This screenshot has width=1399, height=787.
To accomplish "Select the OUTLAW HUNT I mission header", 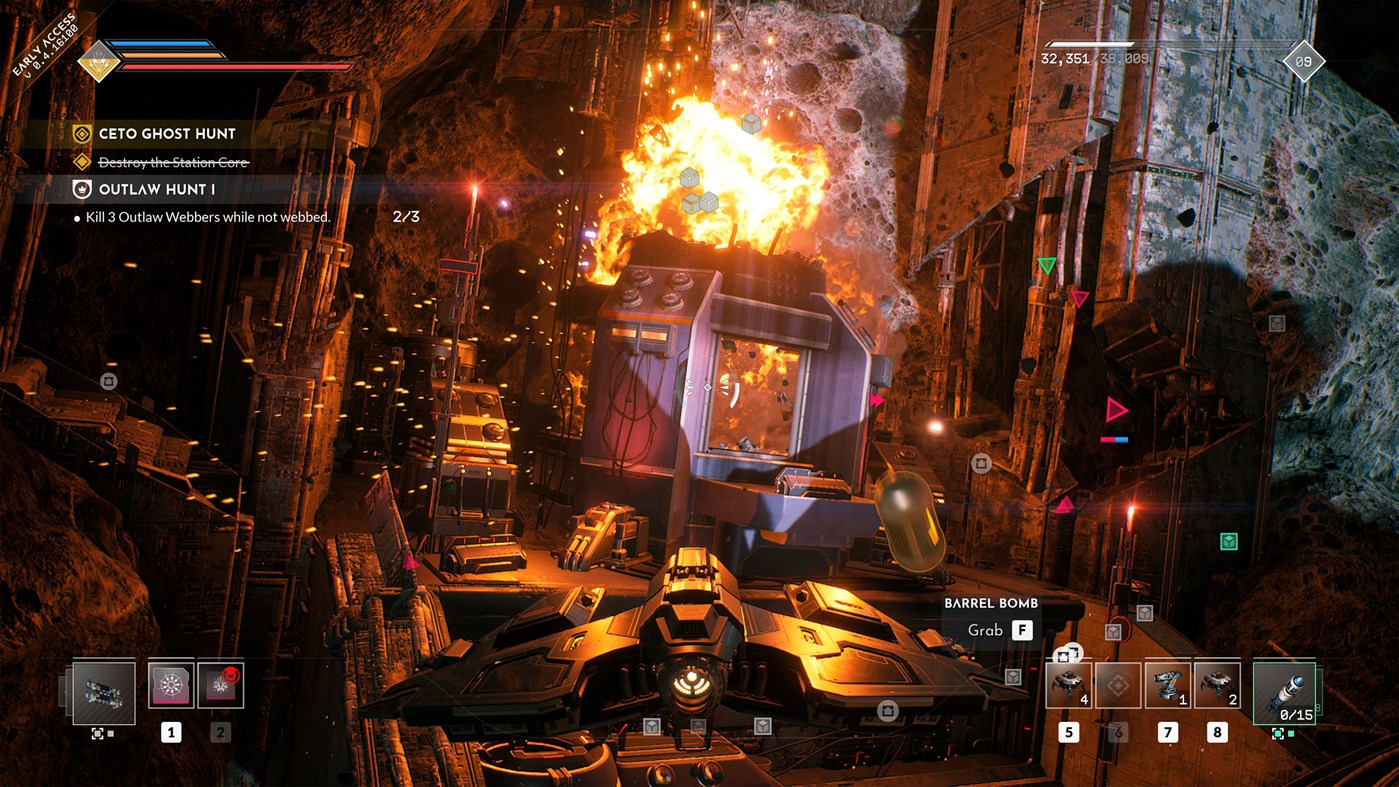I will 155,188.
